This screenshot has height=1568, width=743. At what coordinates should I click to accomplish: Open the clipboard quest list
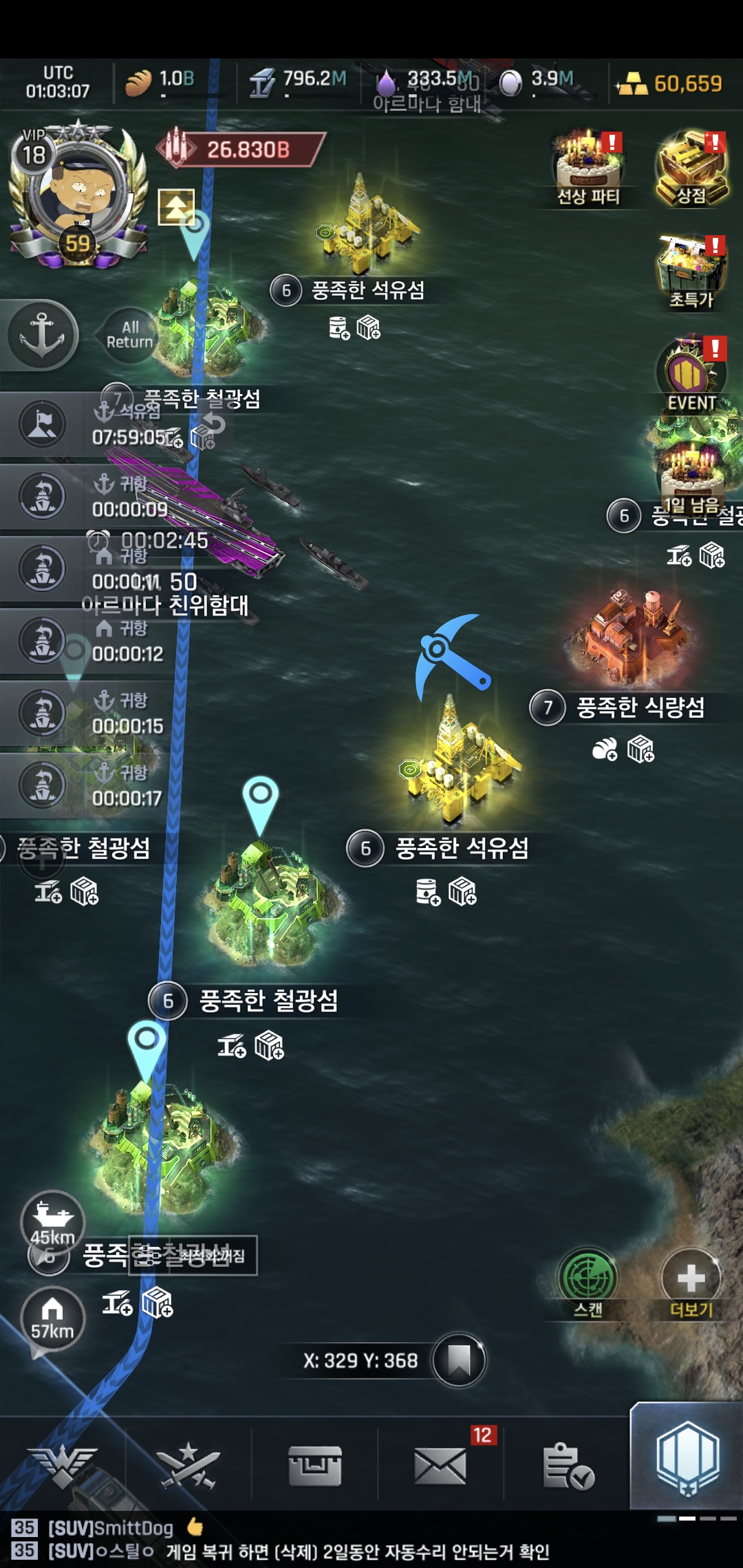567,1465
